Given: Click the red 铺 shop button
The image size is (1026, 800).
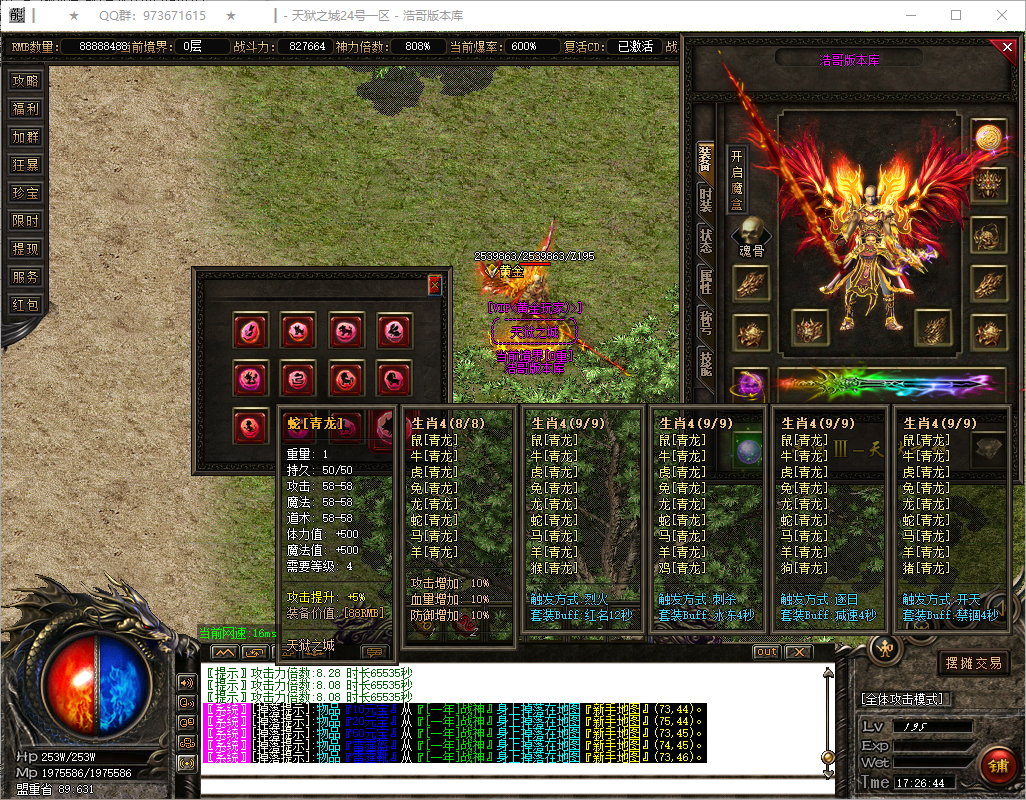Looking at the screenshot, I should (x=996, y=767).
